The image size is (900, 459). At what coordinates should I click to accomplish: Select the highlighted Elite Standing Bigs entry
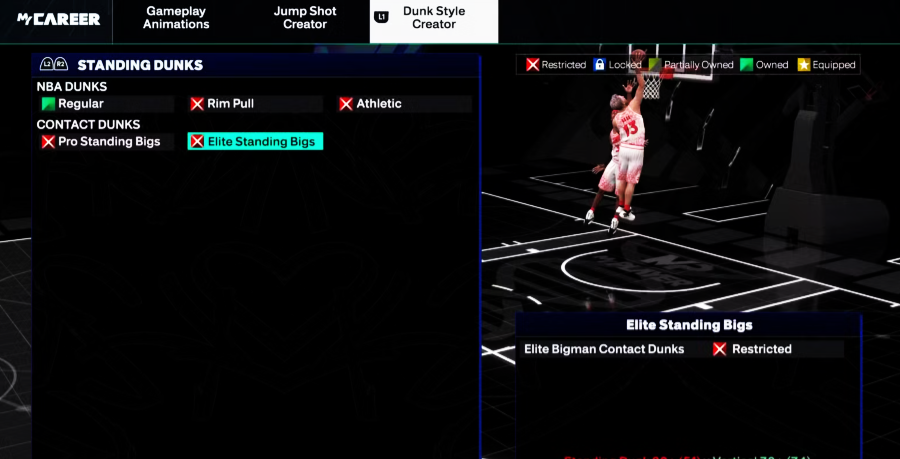pyautogui.click(x=255, y=142)
